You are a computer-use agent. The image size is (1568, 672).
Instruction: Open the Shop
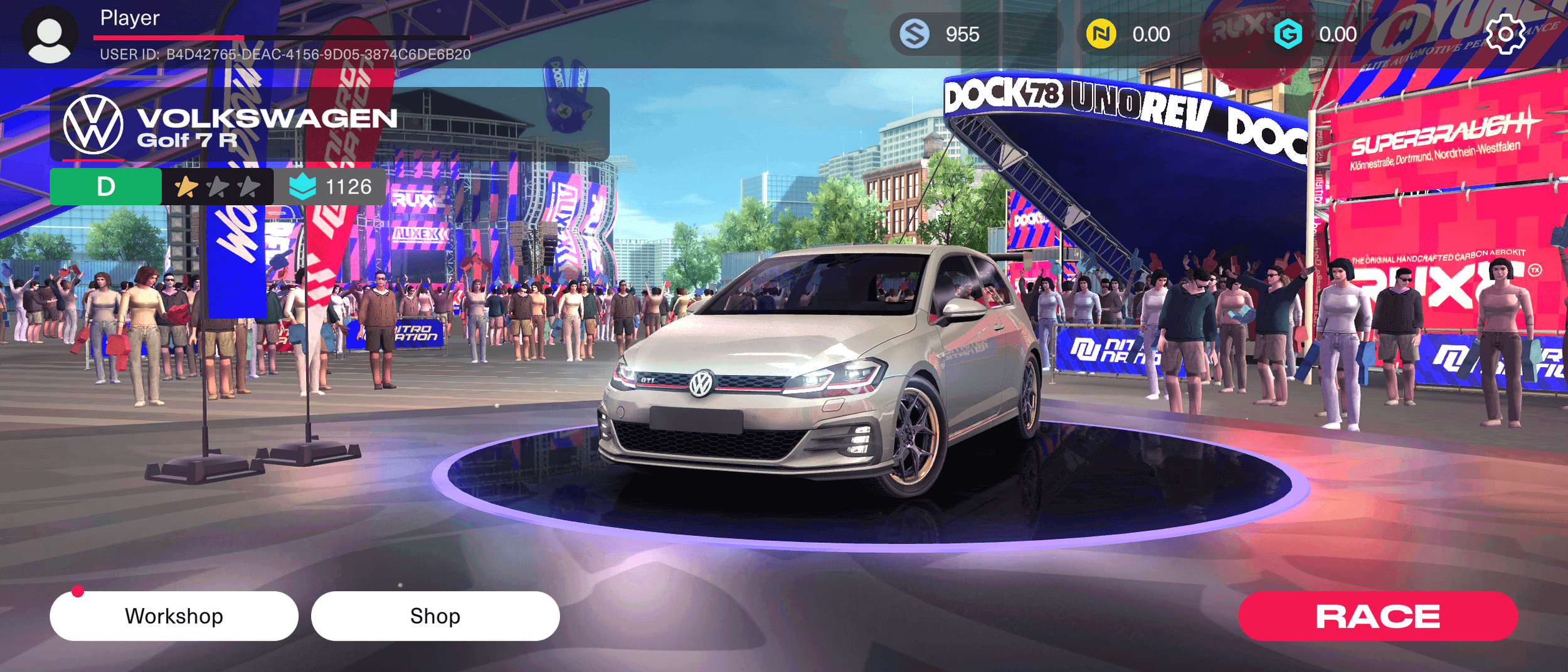coord(435,616)
